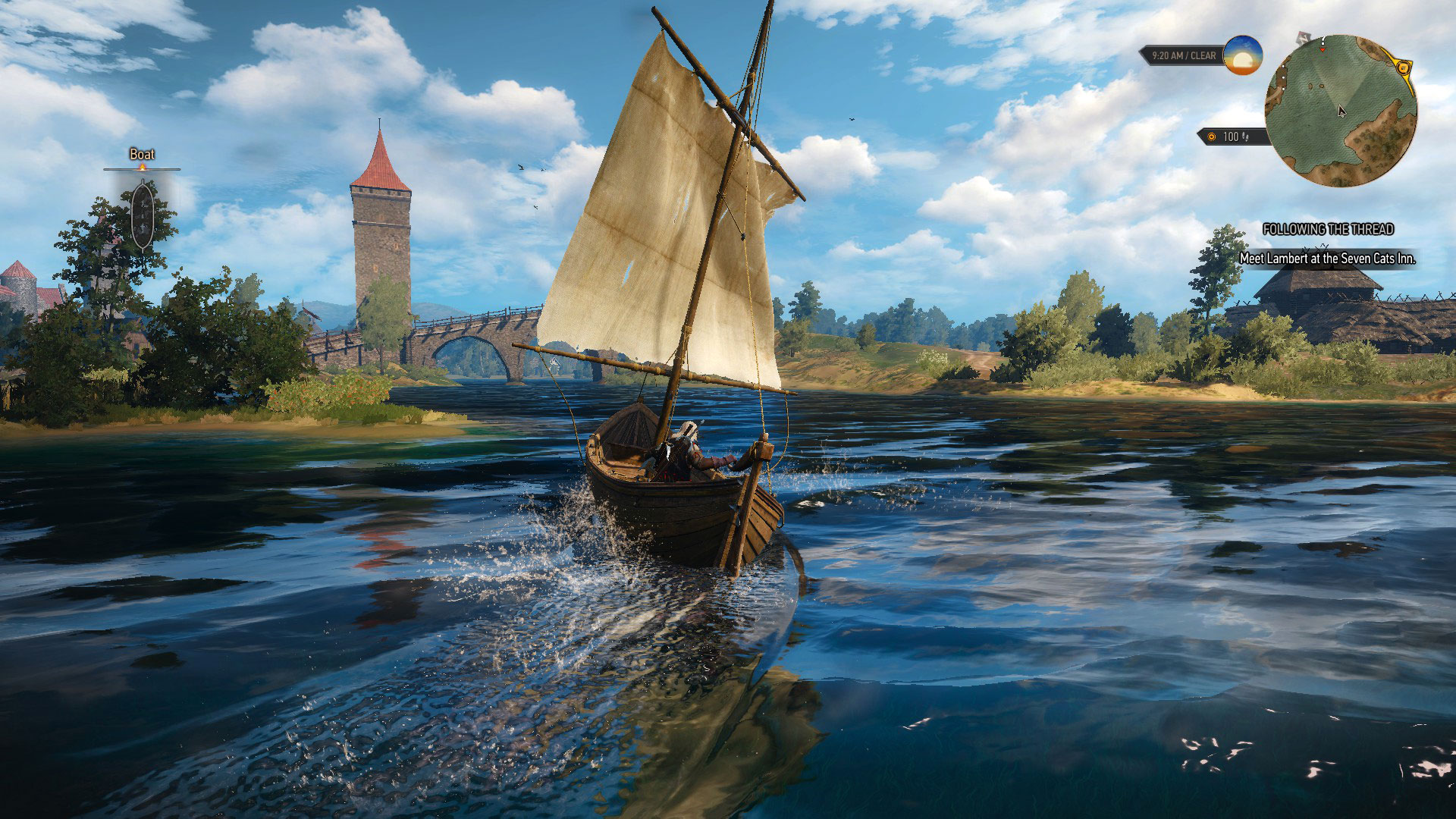
Task: Select the question mark marker on the minimap
Action: pyautogui.click(x=1323, y=39)
